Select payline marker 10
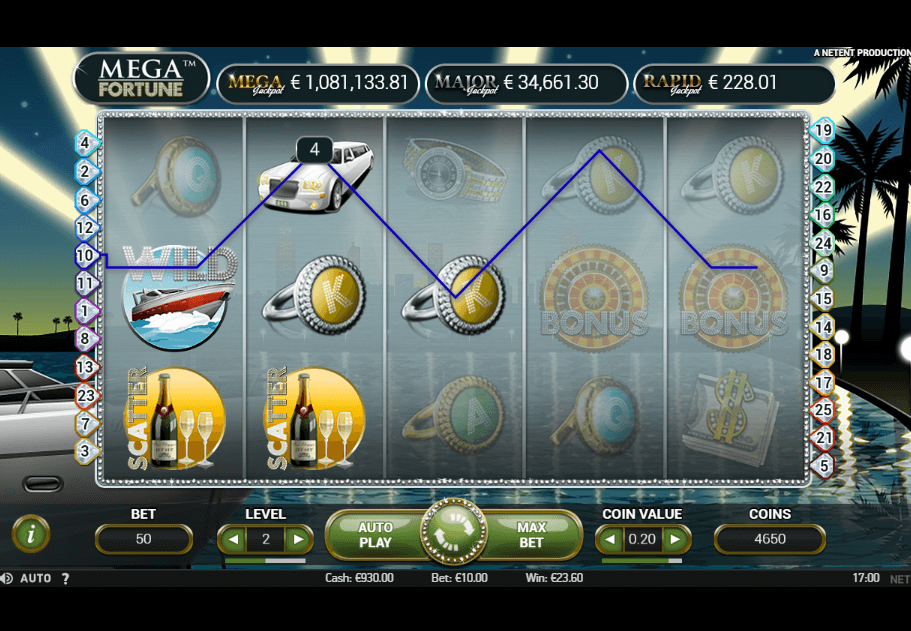 click(x=84, y=256)
